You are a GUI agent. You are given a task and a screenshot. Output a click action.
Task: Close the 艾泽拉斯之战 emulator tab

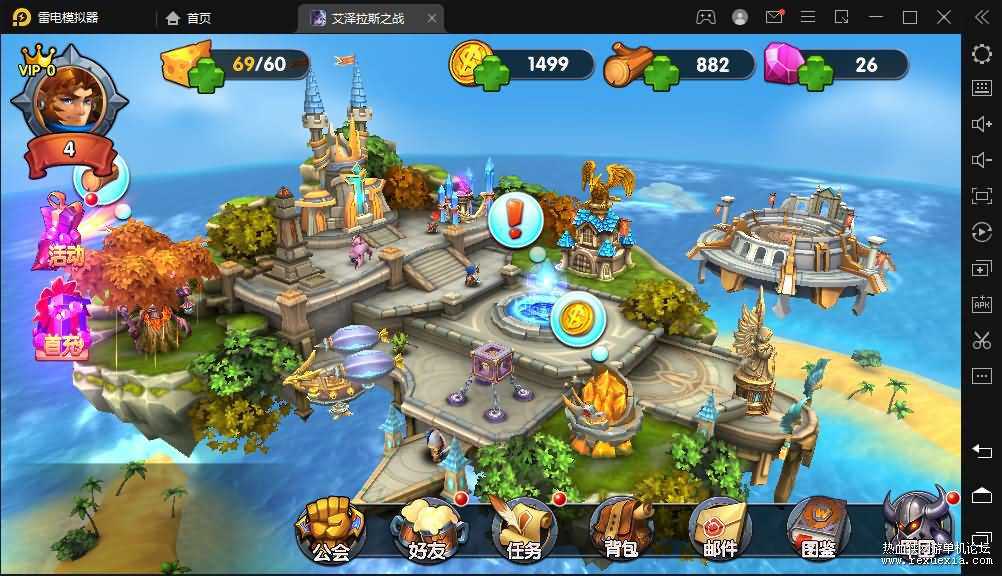(432, 18)
